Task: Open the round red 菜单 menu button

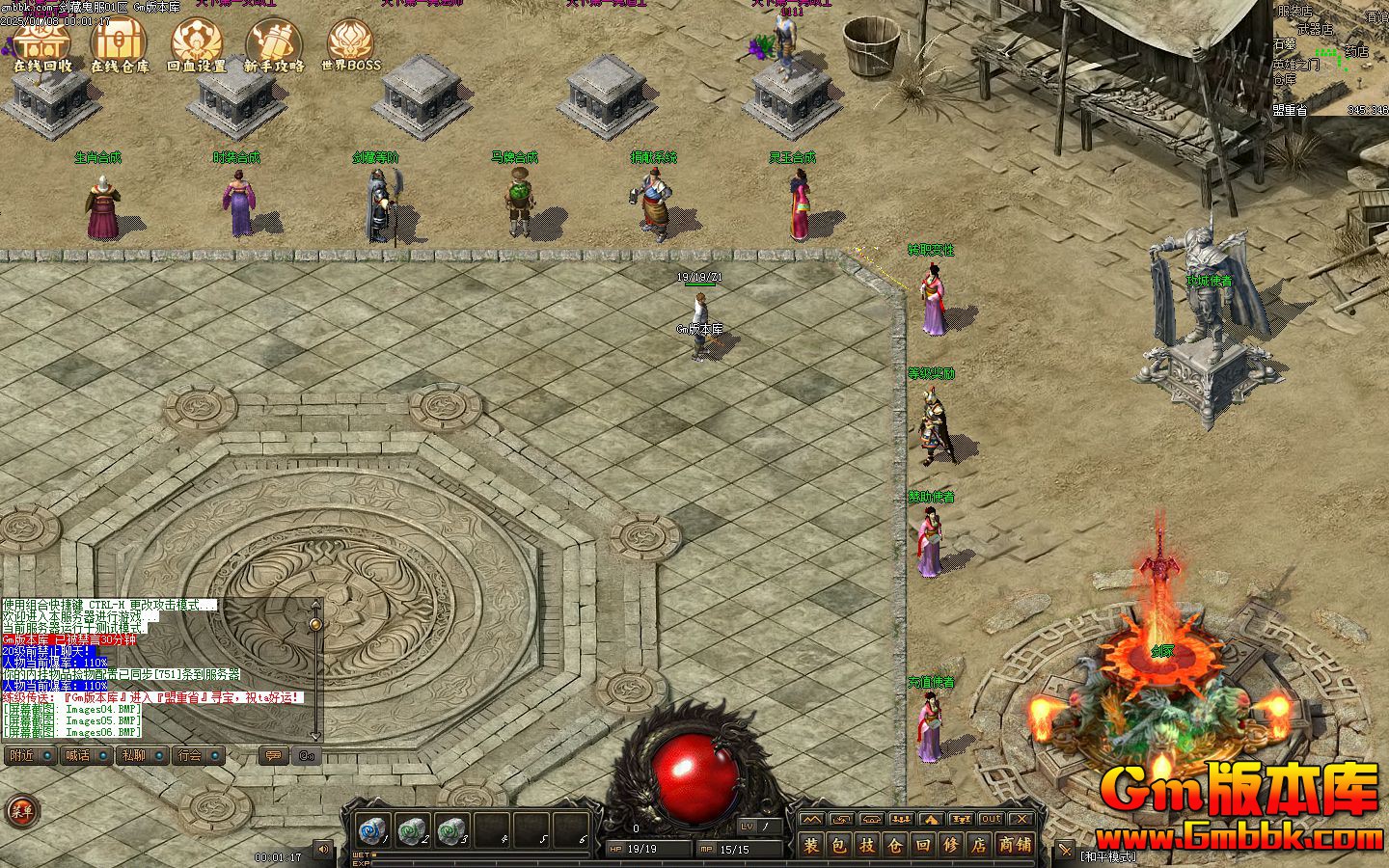Action: coord(21,811)
